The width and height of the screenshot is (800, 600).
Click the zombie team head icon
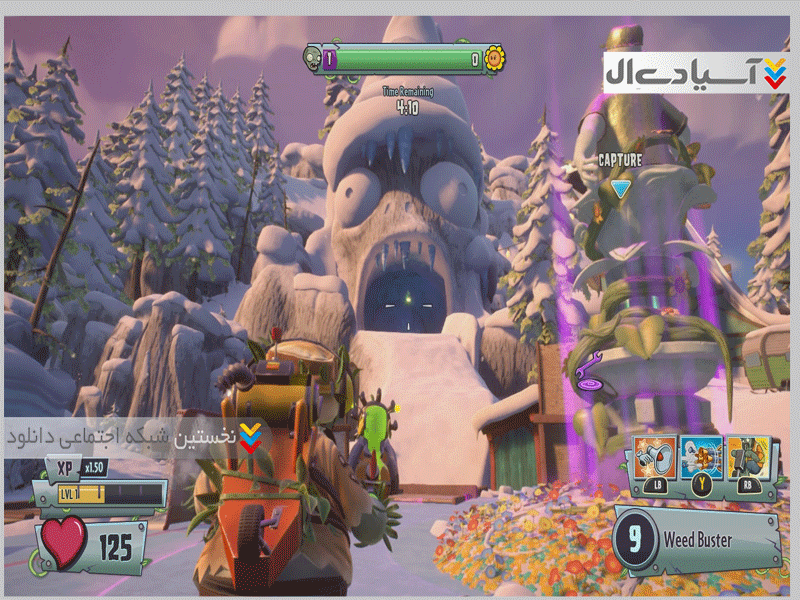click(312, 59)
